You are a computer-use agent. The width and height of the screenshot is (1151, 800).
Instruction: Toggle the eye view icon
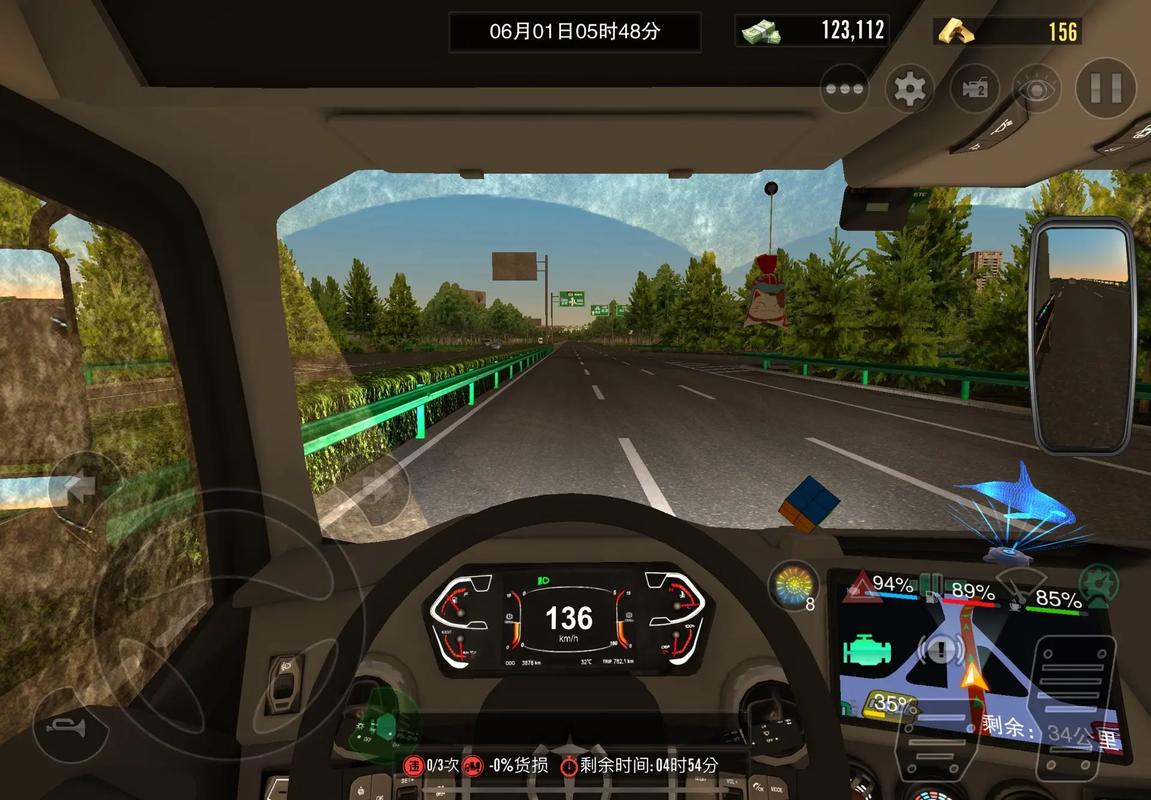1037,88
